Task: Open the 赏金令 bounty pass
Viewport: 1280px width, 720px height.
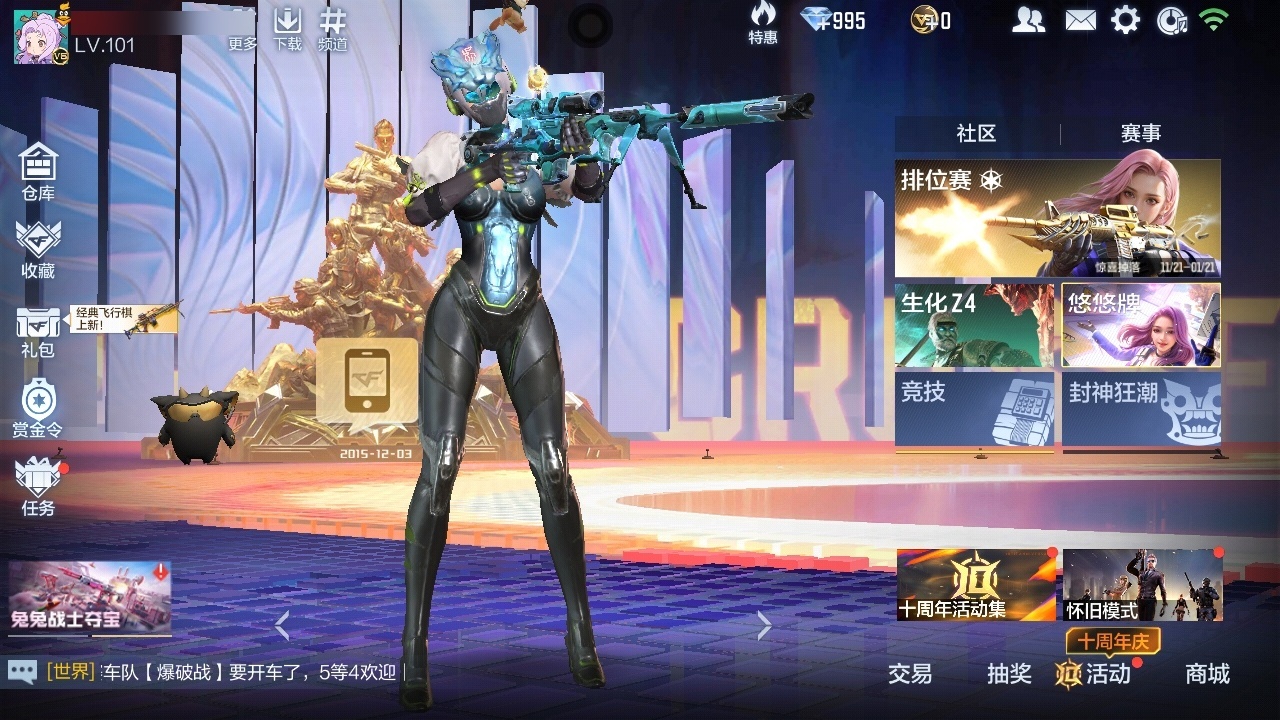Action: point(38,408)
